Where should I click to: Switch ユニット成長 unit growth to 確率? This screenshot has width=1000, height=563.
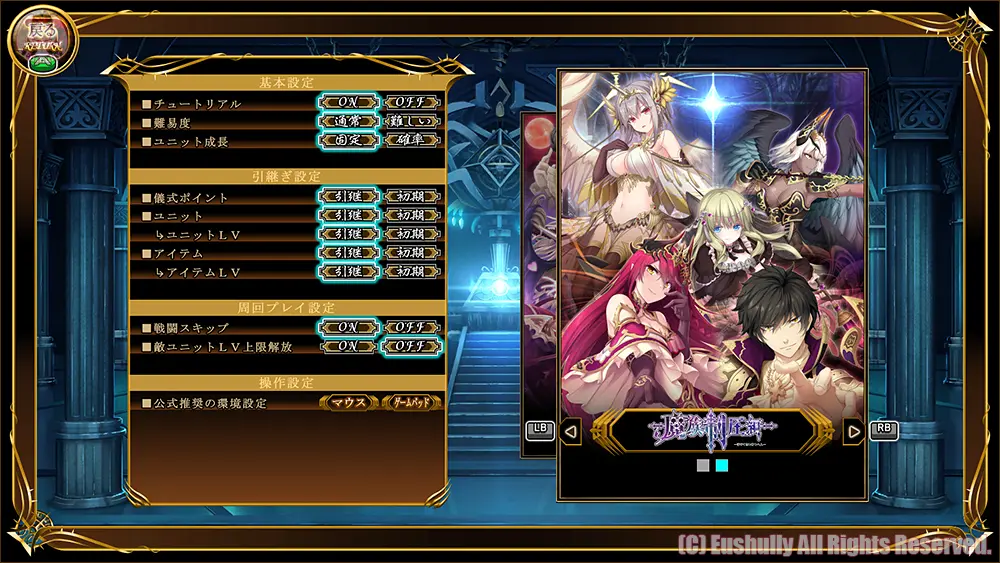click(x=411, y=141)
